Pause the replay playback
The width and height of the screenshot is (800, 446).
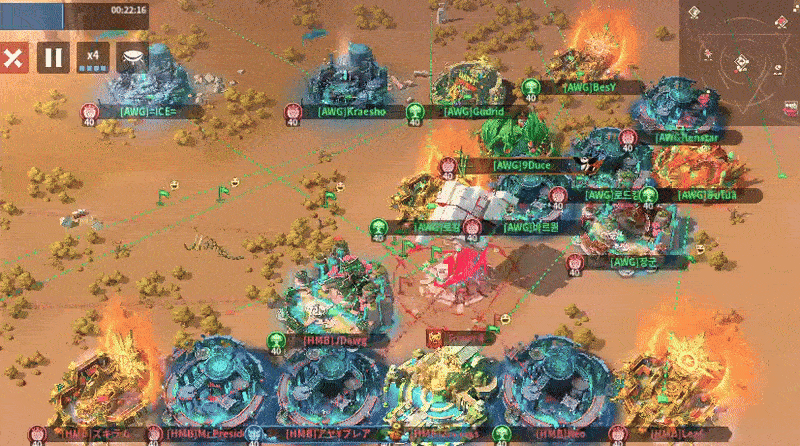pyautogui.click(x=53, y=57)
